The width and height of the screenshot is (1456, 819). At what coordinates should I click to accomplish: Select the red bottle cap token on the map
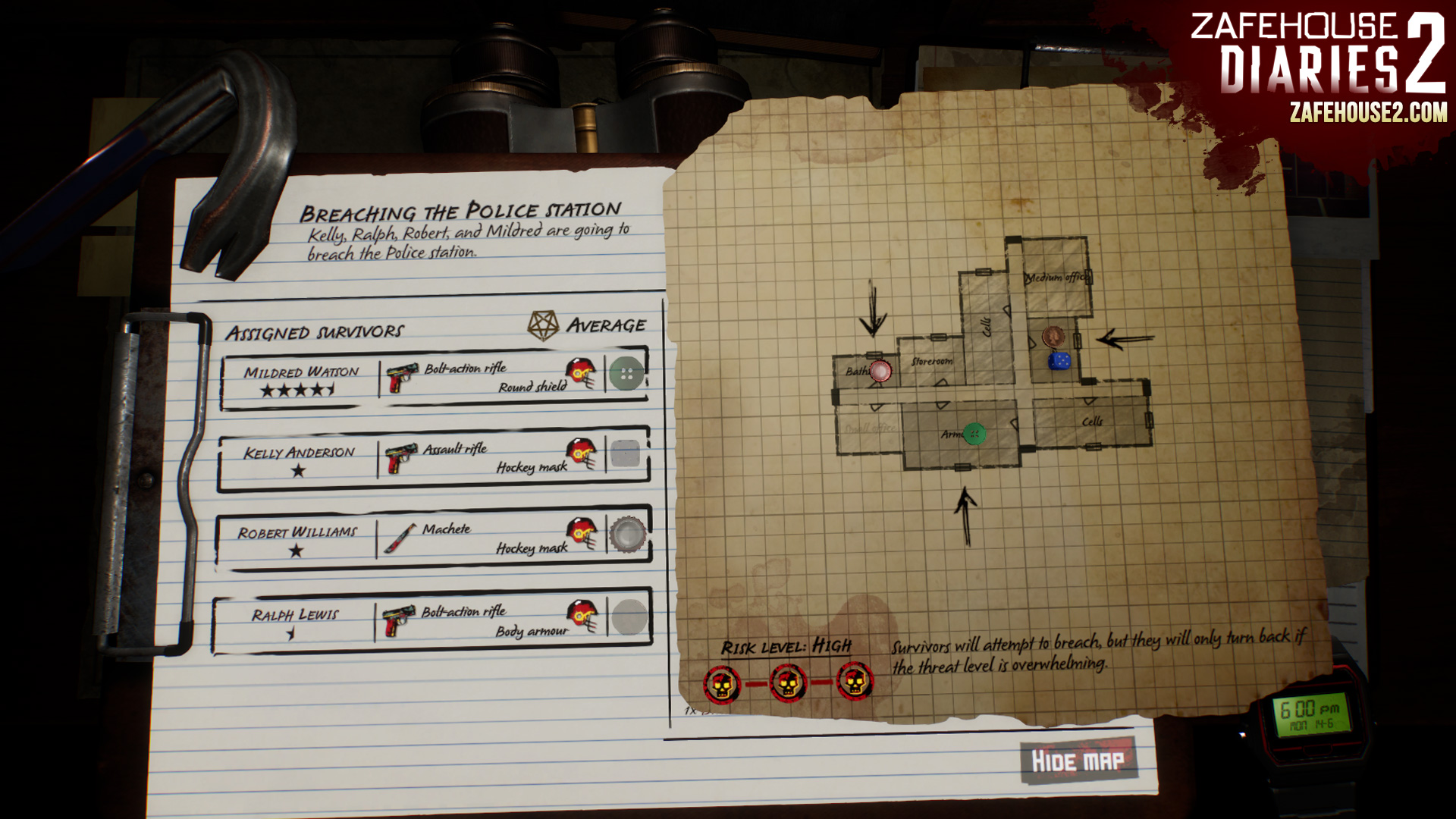point(880,372)
